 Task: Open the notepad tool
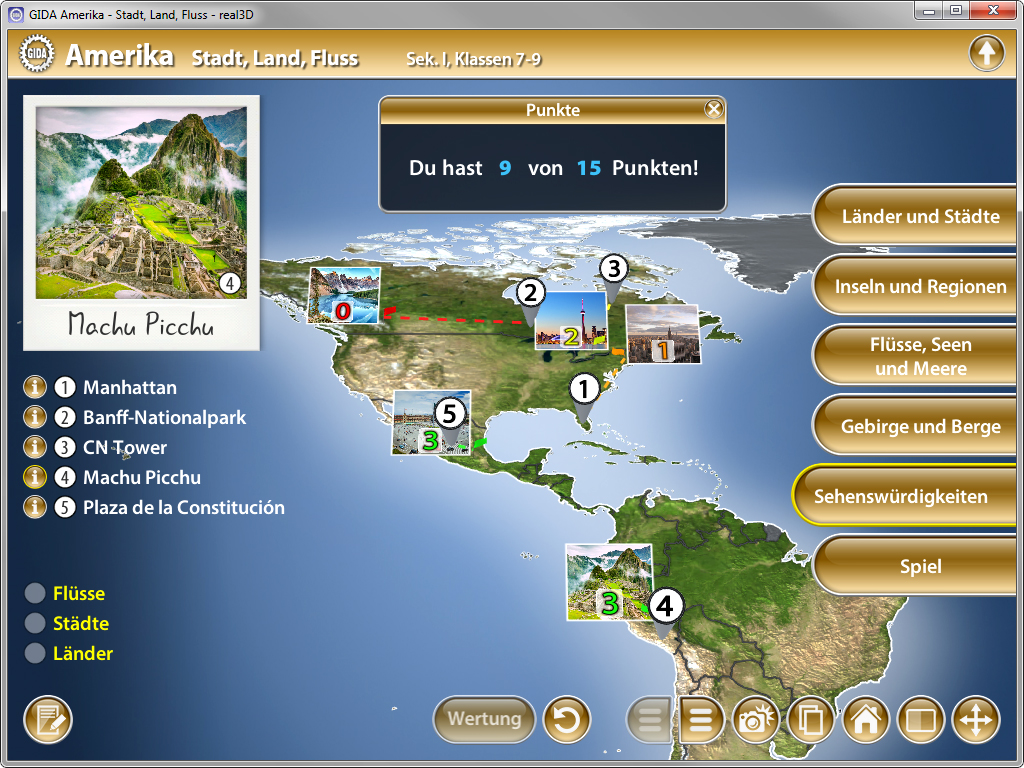click(x=48, y=720)
